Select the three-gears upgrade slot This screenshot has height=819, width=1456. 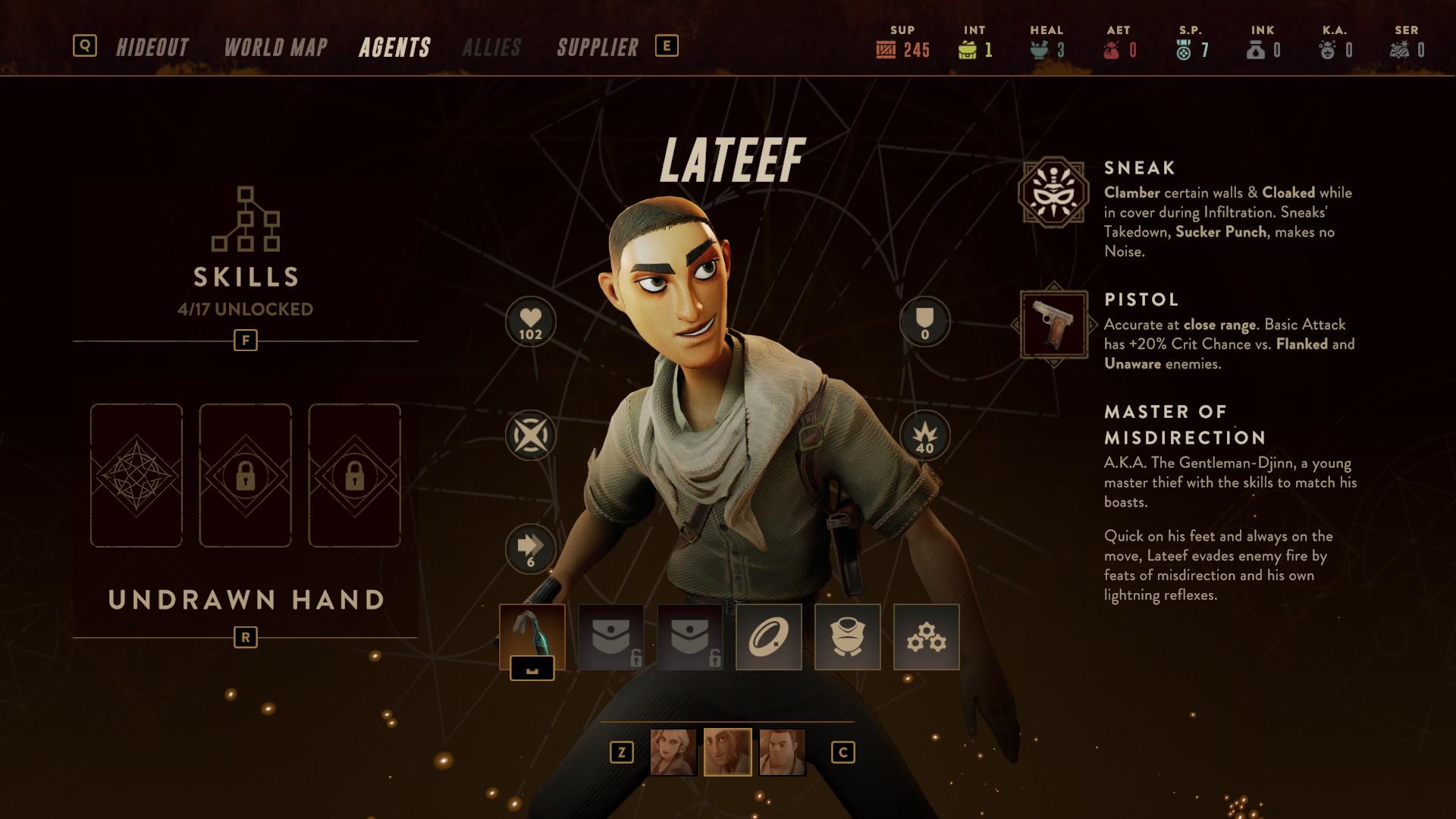coord(926,637)
